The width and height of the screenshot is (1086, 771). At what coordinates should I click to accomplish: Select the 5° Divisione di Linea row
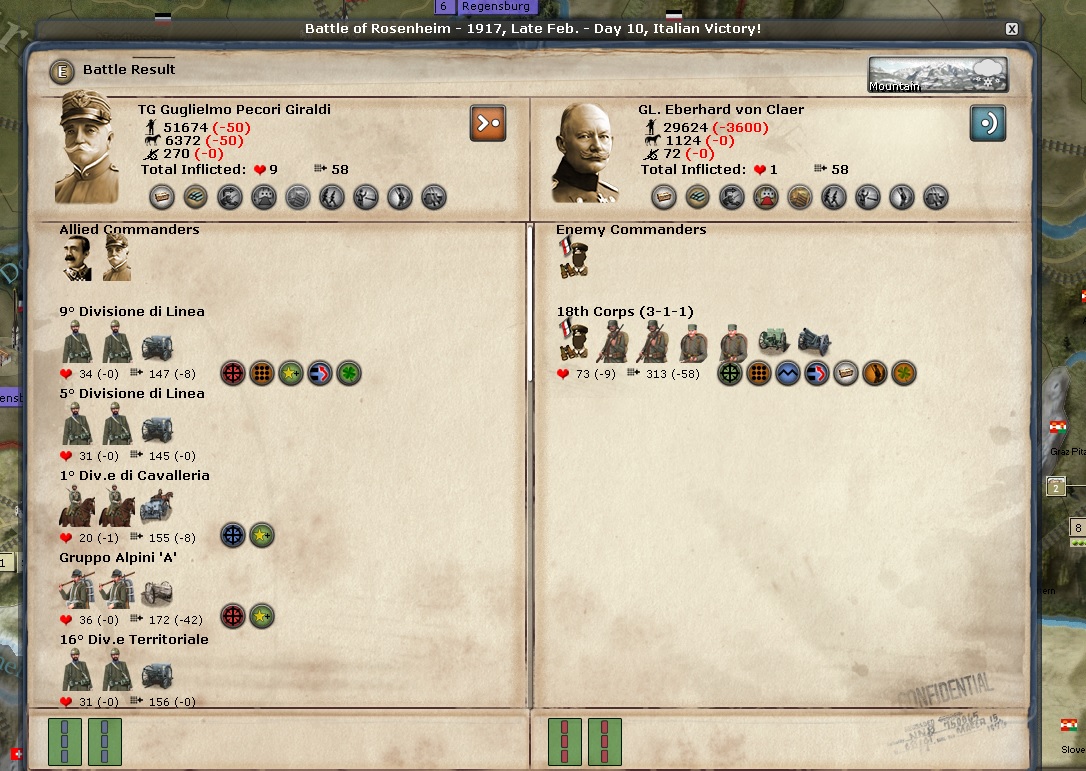(x=131, y=394)
